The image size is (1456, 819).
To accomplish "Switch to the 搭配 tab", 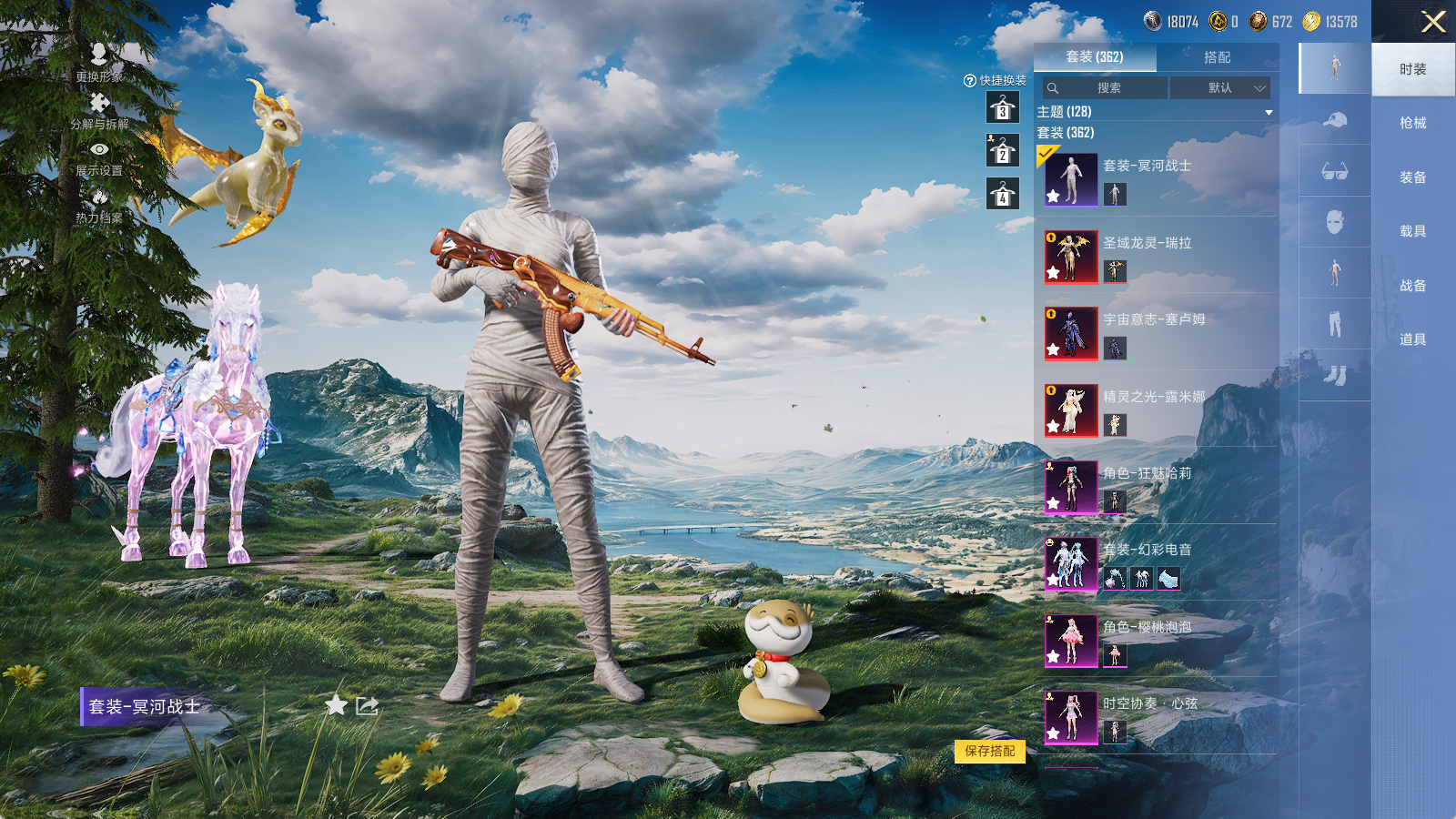I will point(1217,57).
